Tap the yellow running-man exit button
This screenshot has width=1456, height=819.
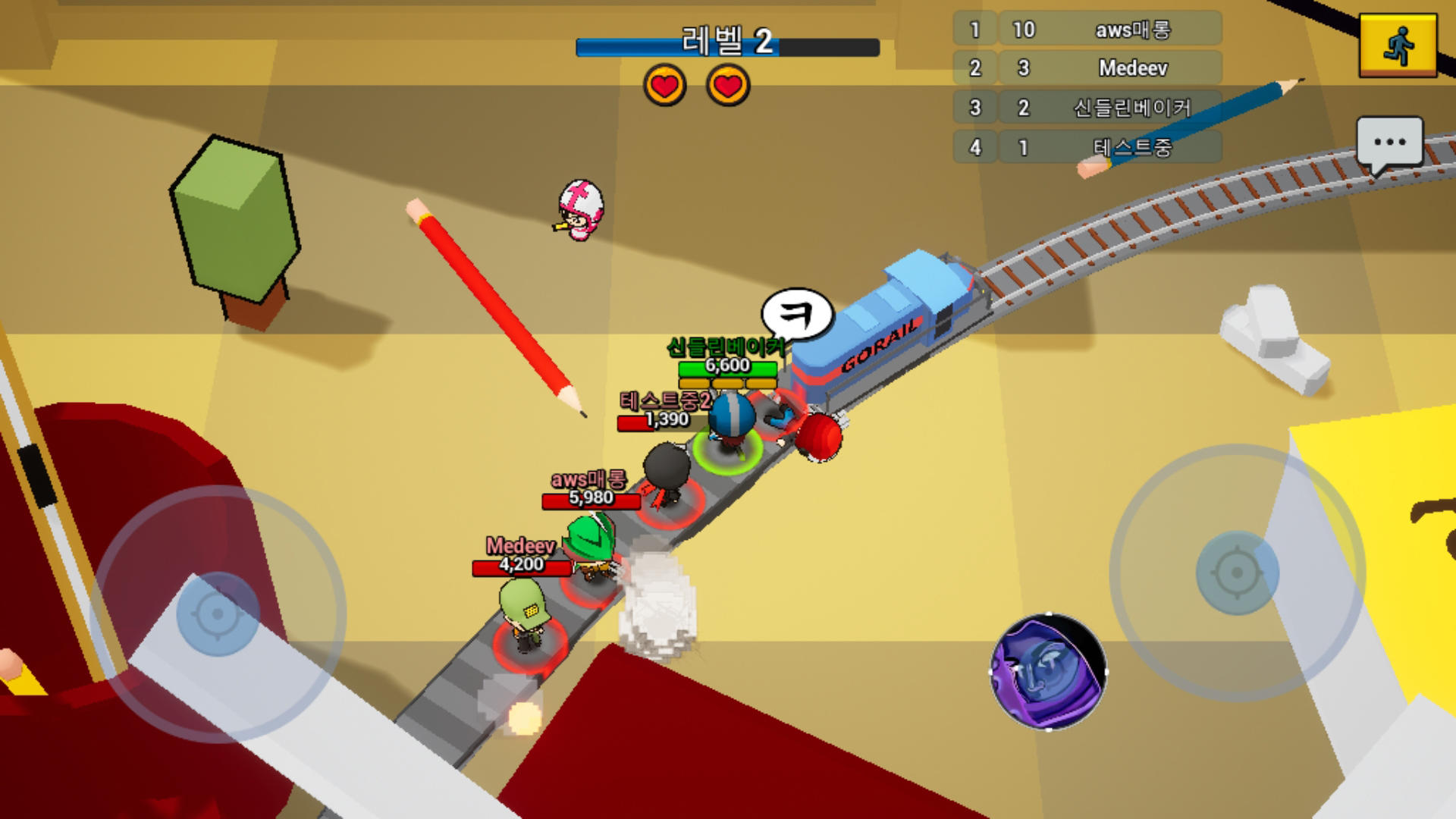(x=1398, y=45)
